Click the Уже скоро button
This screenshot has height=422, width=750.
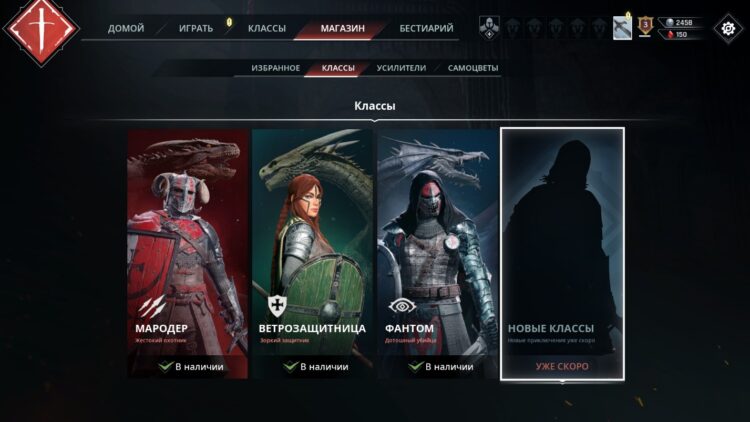click(x=562, y=366)
